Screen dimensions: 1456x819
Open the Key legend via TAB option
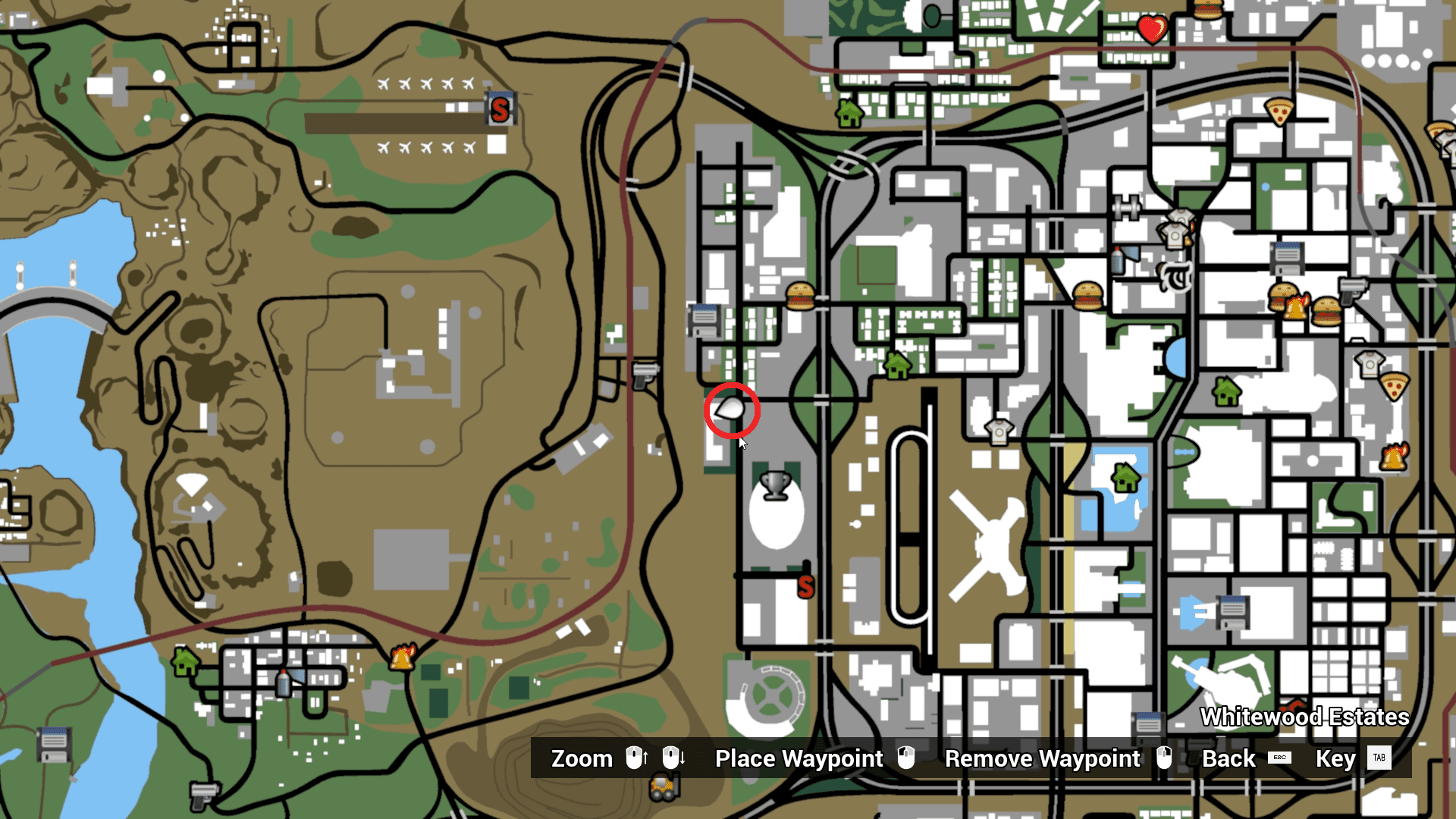click(1382, 758)
